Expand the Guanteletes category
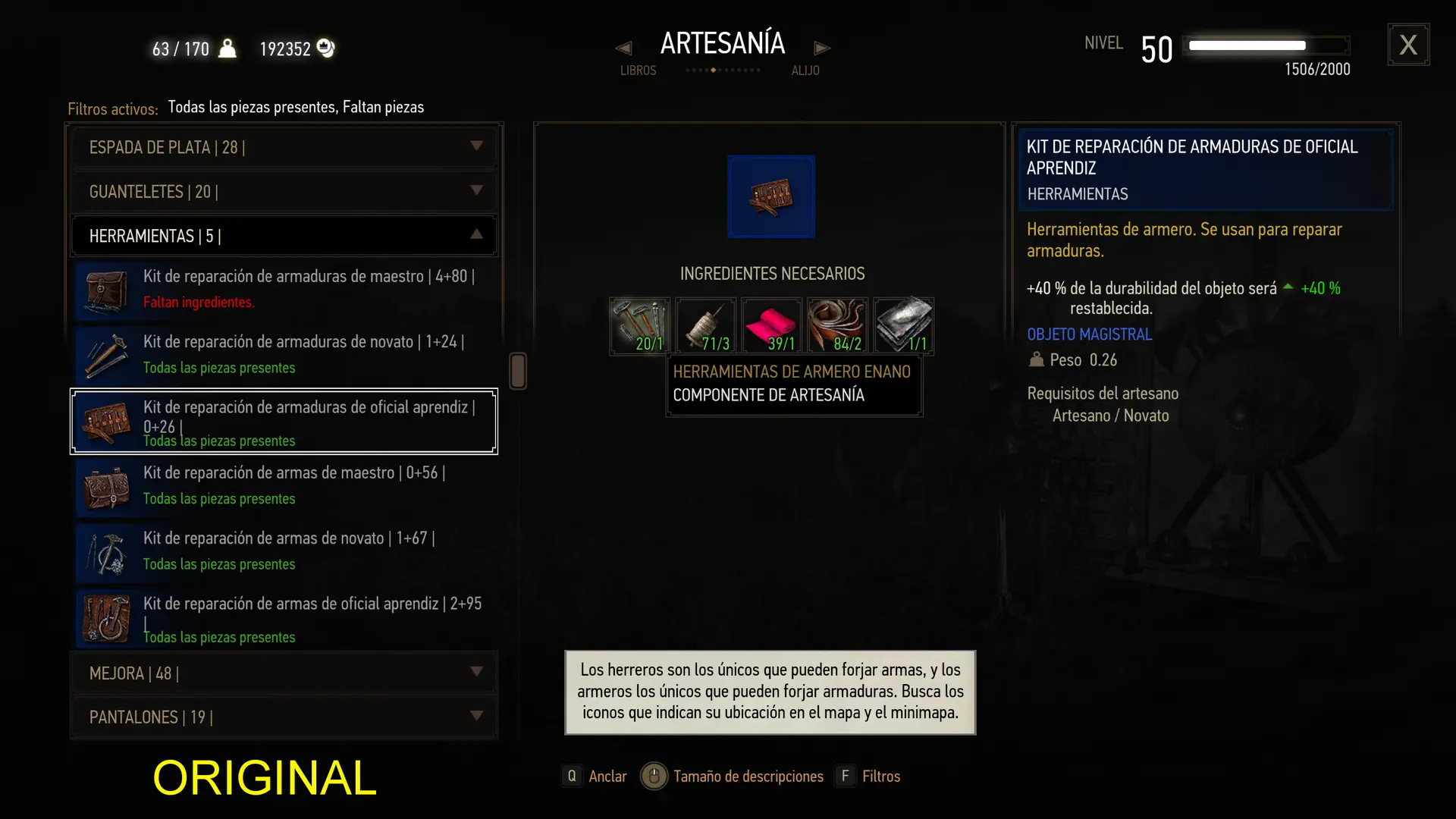1456x819 pixels. [x=284, y=191]
